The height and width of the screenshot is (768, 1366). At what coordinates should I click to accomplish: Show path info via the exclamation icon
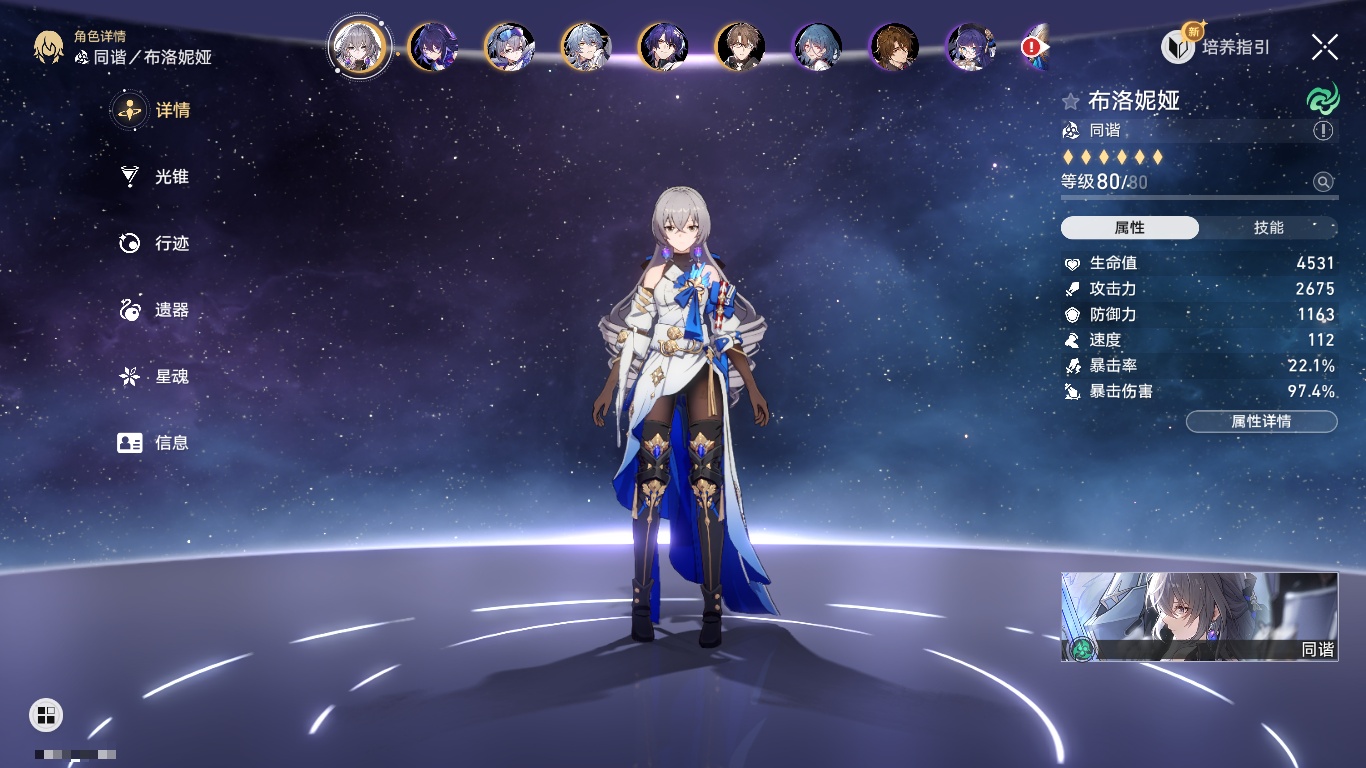1323,131
